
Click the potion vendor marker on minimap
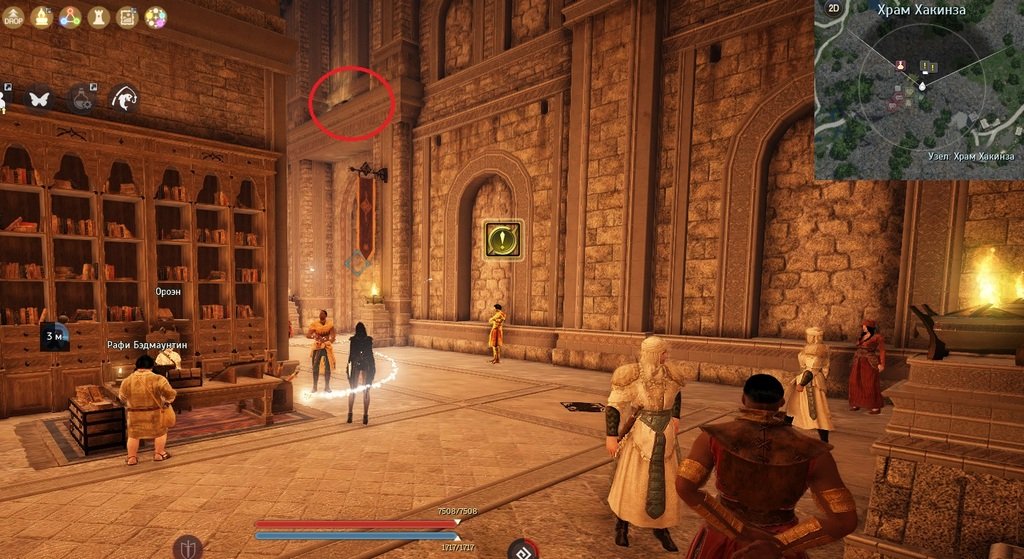[900, 66]
